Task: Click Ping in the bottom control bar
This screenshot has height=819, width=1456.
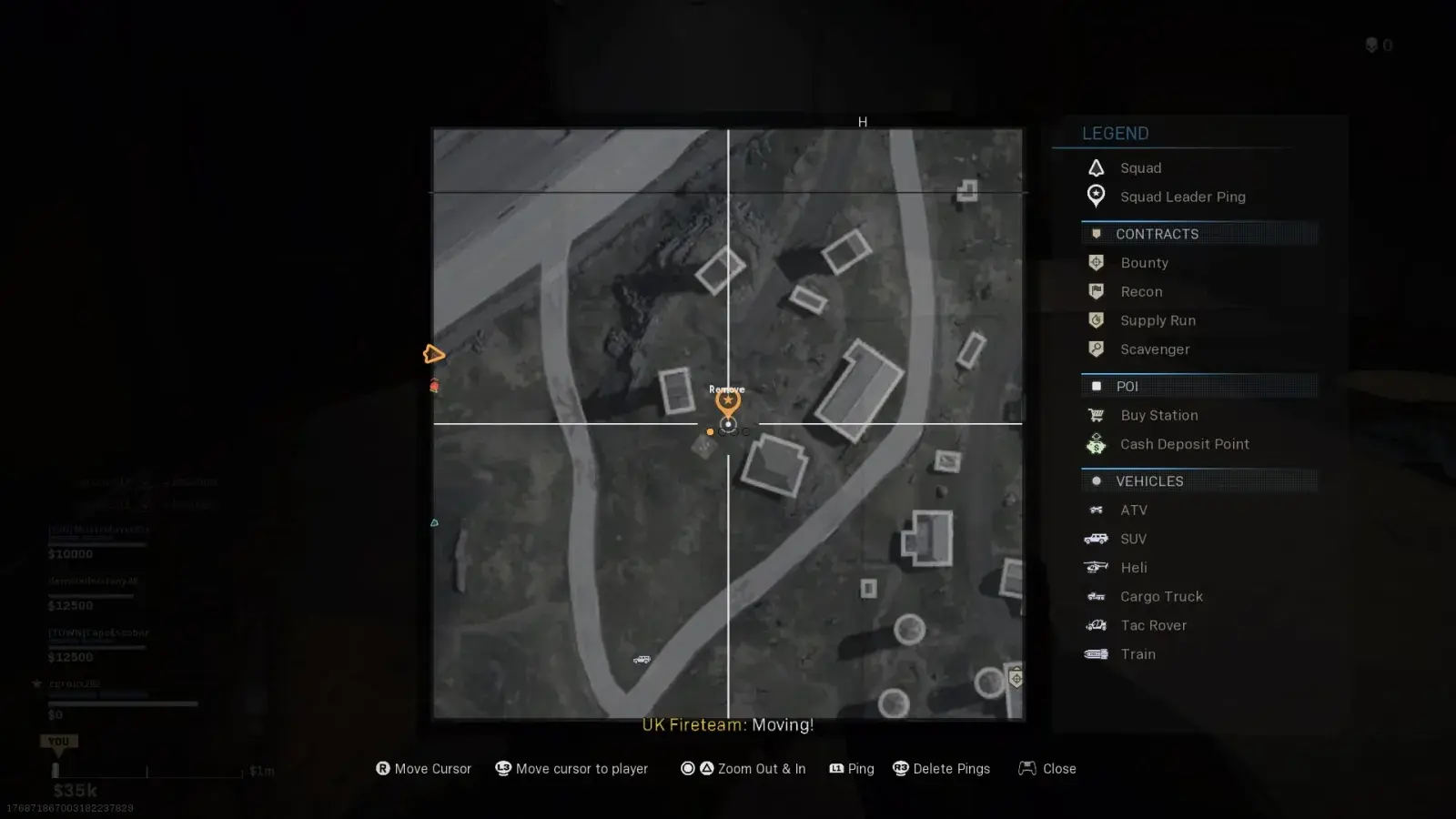Action: click(861, 768)
